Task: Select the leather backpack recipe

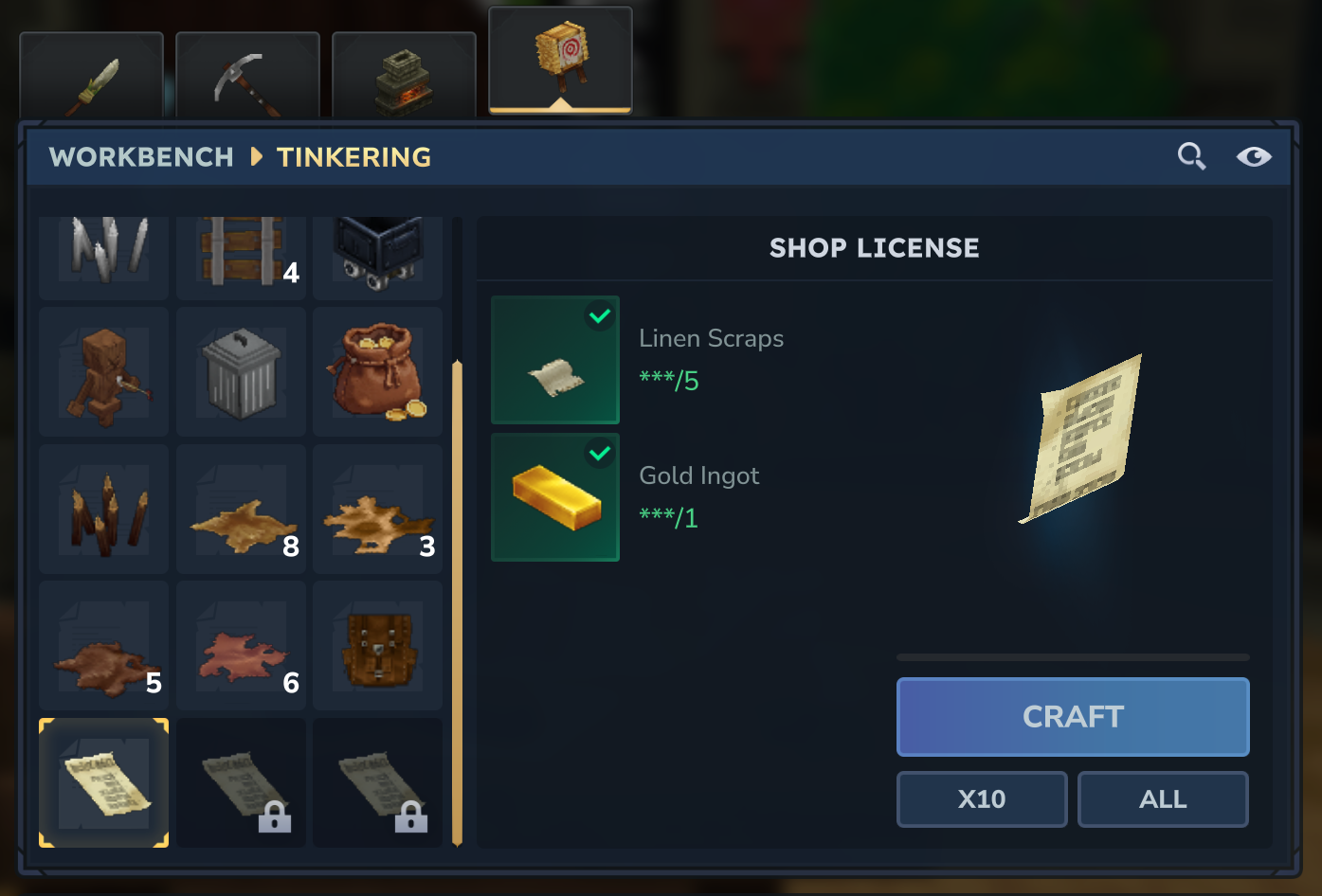Action: pos(377,646)
